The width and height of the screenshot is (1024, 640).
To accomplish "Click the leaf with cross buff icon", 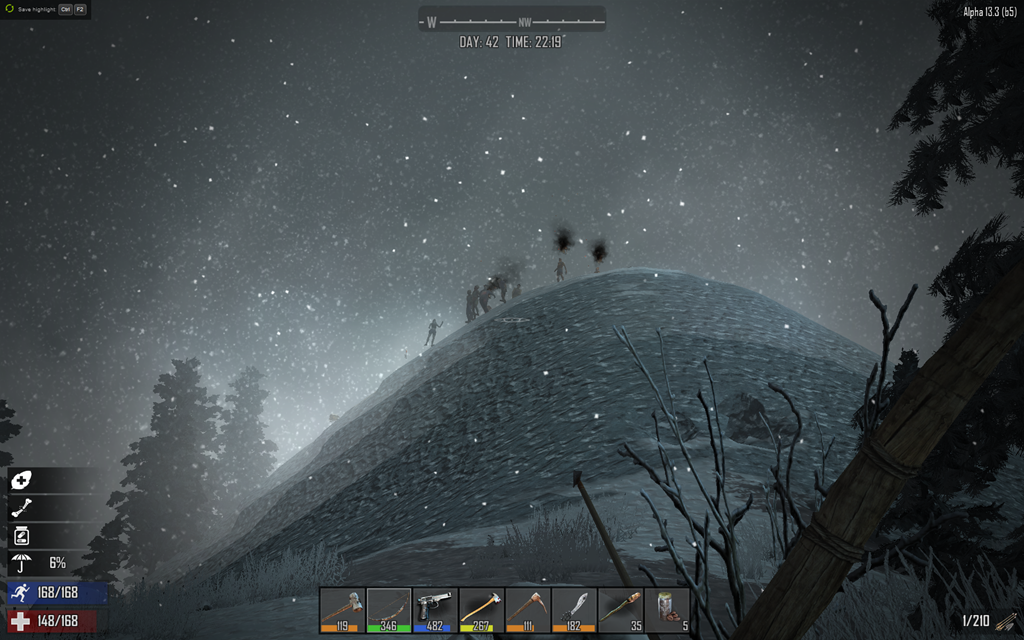I will pos(21,481).
